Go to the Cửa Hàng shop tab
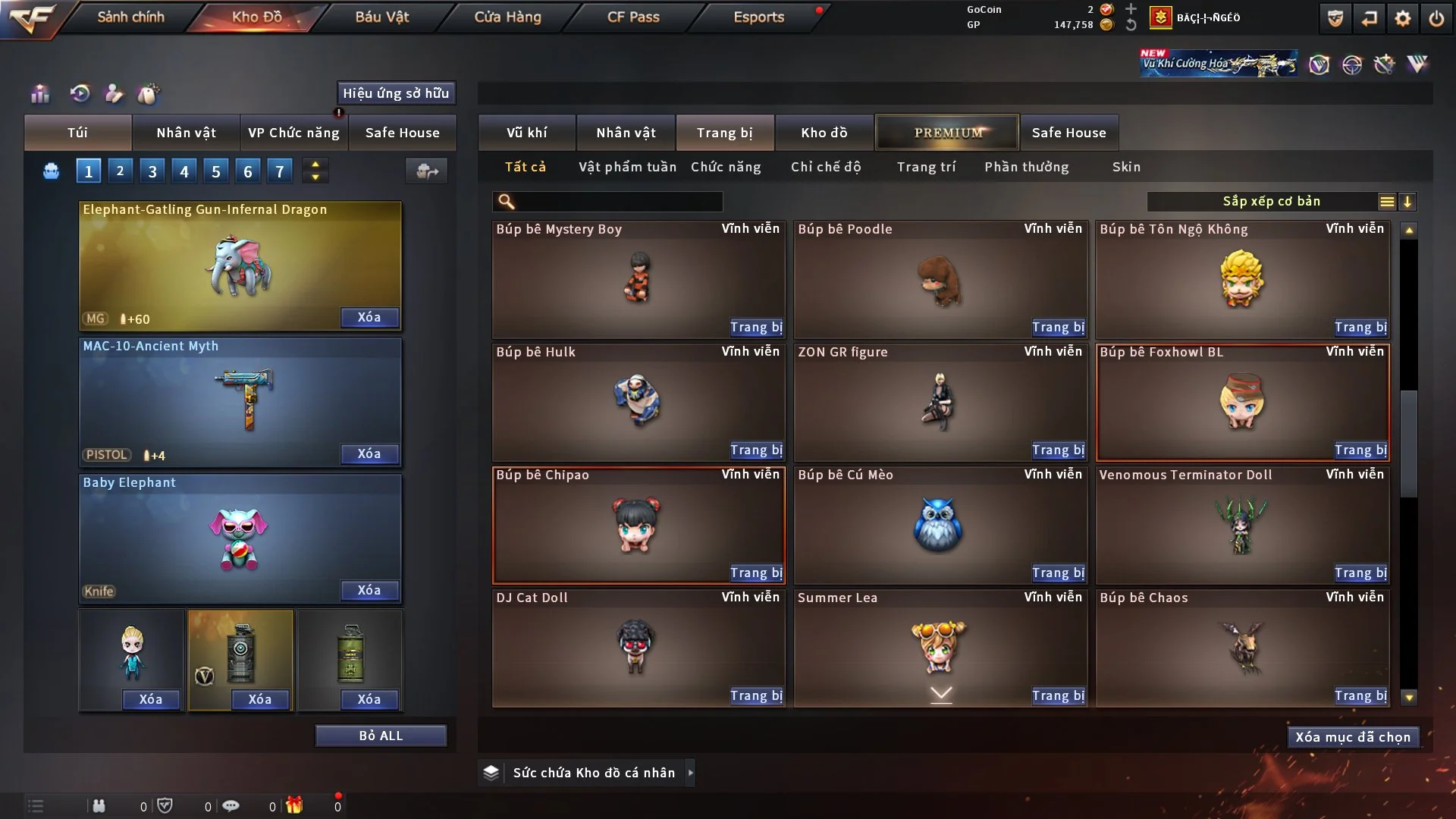Image resolution: width=1456 pixels, height=819 pixels. pos(507,17)
